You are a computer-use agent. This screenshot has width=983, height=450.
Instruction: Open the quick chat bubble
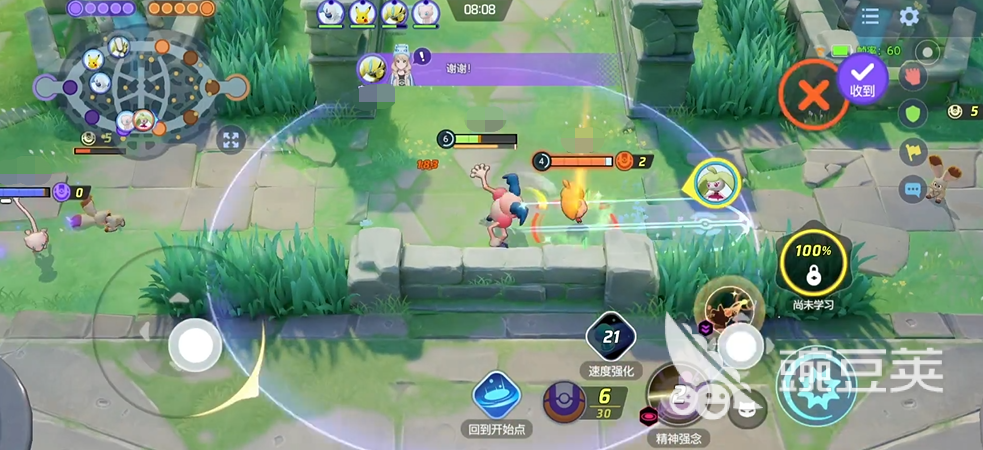911,188
